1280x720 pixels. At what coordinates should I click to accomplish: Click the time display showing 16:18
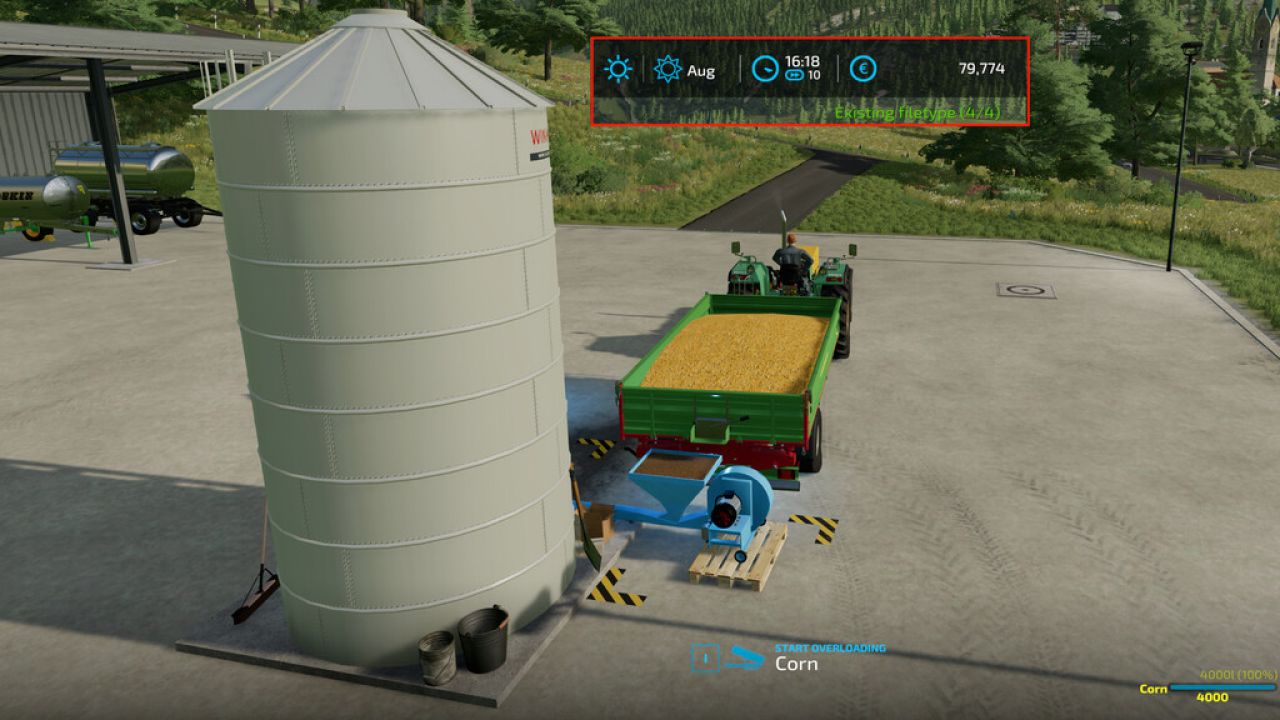(x=801, y=62)
